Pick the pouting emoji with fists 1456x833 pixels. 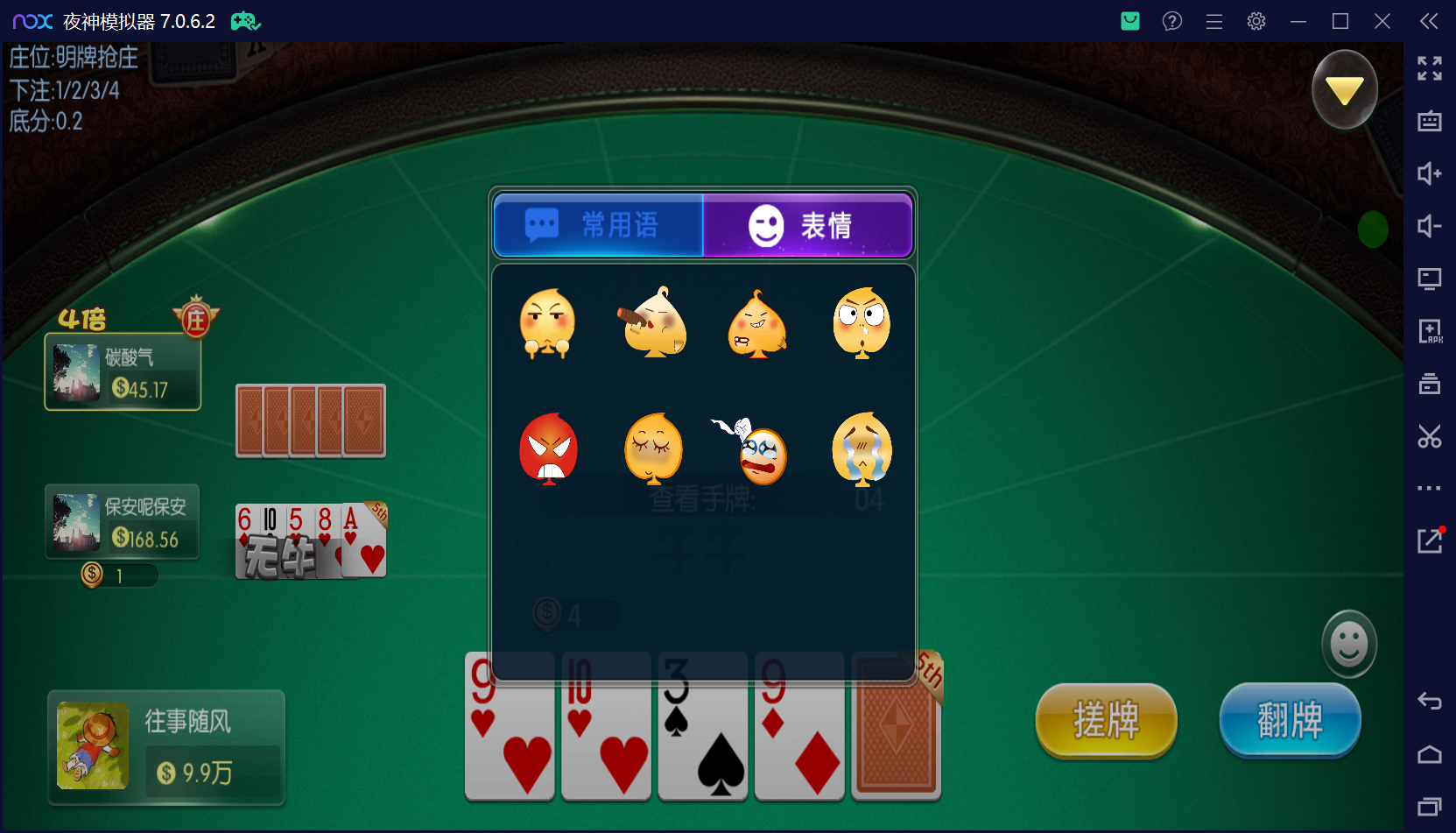click(548, 322)
